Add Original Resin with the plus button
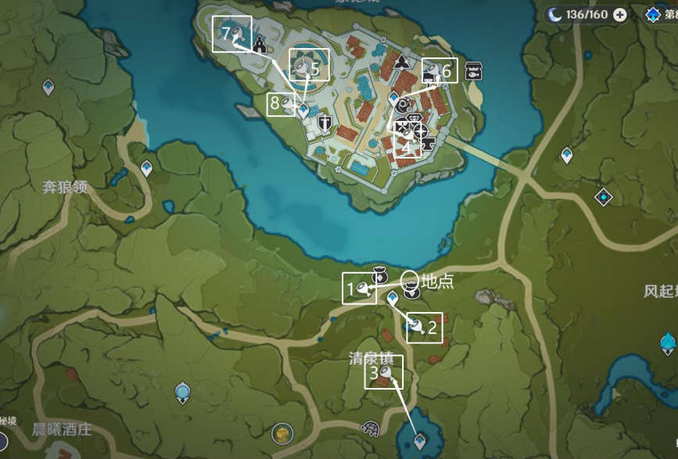The width and height of the screenshot is (678, 459). (620, 14)
